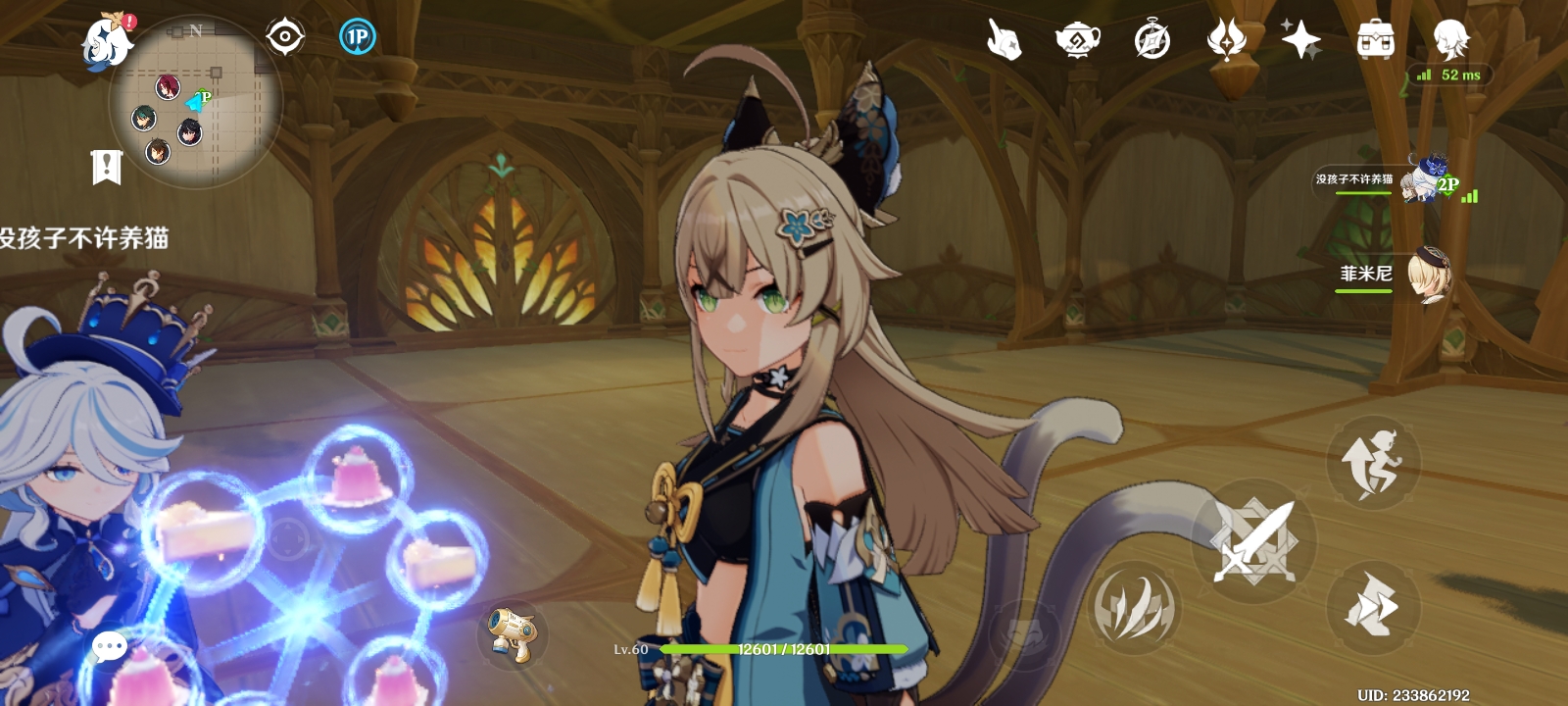Switch to party member 菲米尼
Screen dimensions: 1568x706
pos(1427,274)
